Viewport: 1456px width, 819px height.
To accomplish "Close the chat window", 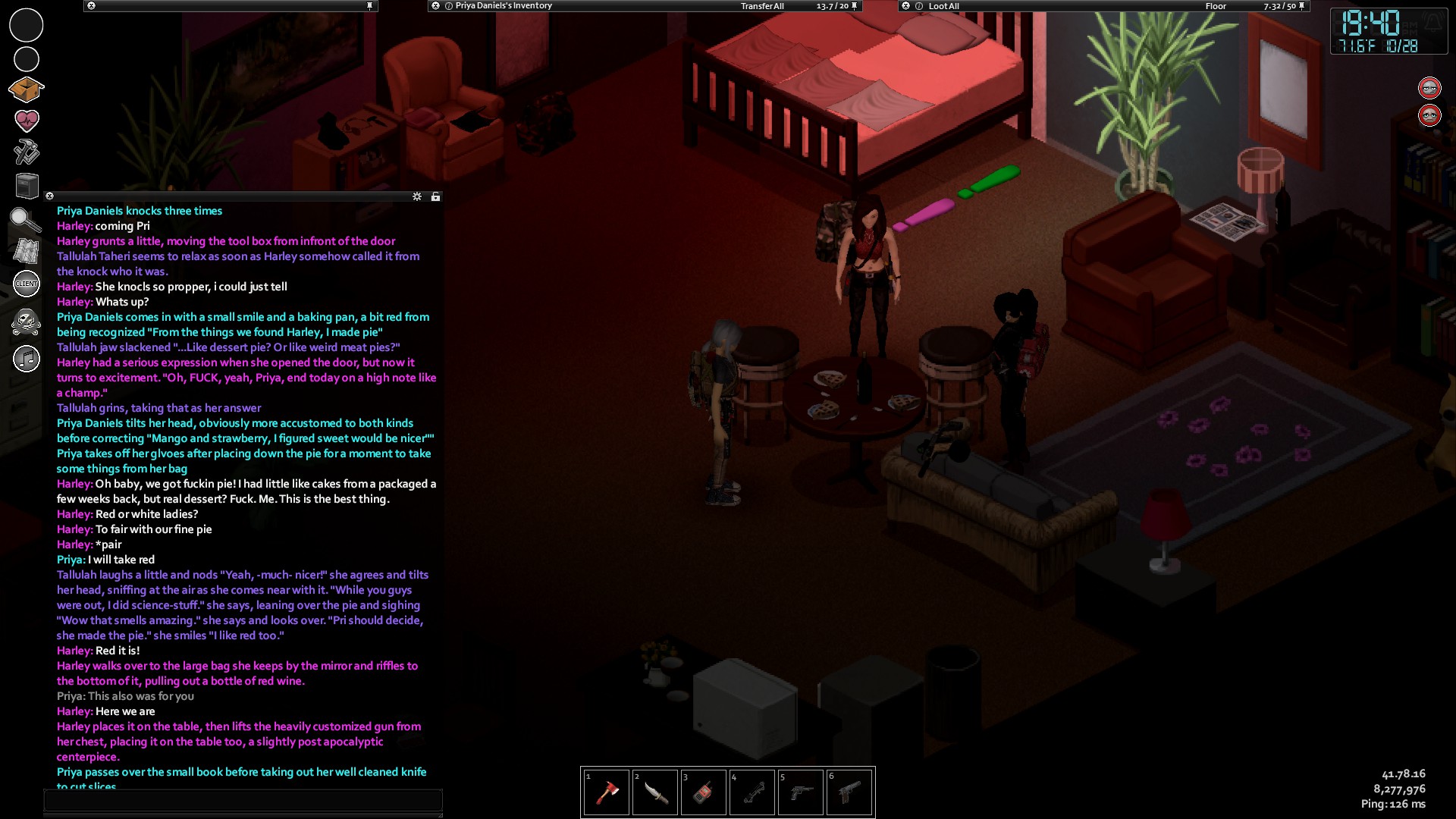I will pos(50,196).
